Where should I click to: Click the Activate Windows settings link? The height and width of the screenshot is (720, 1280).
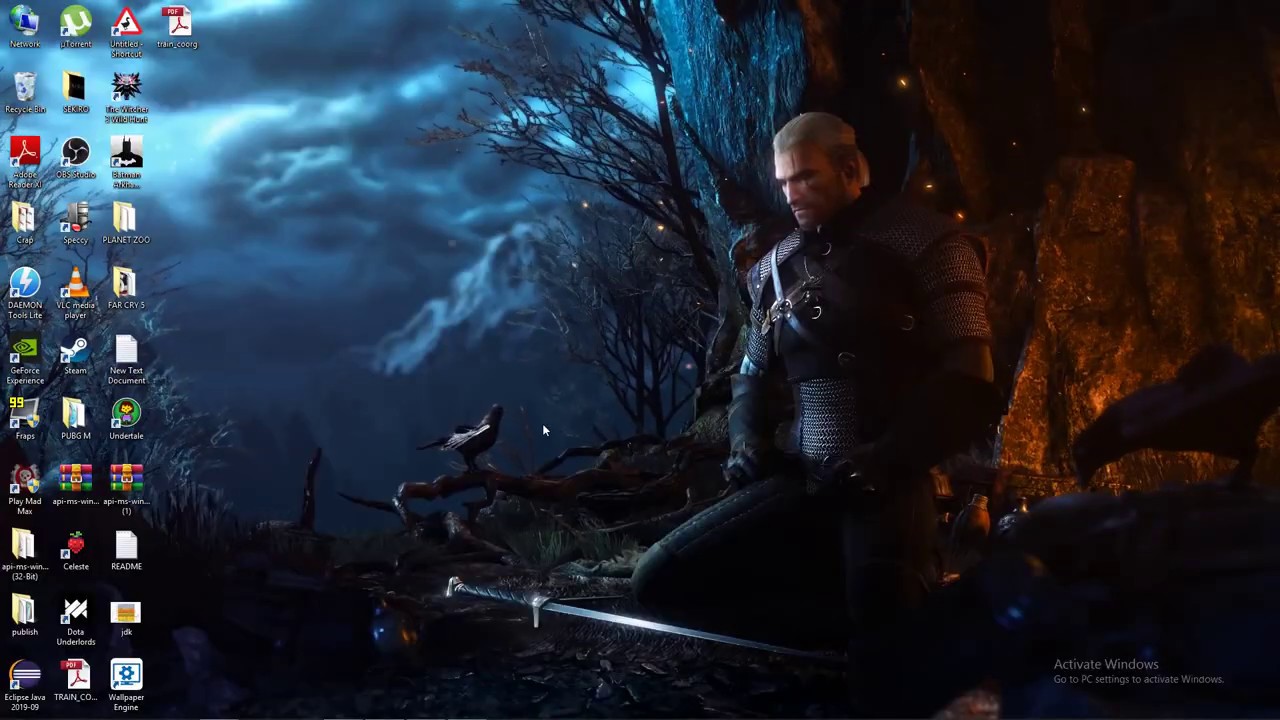point(1138,678)
